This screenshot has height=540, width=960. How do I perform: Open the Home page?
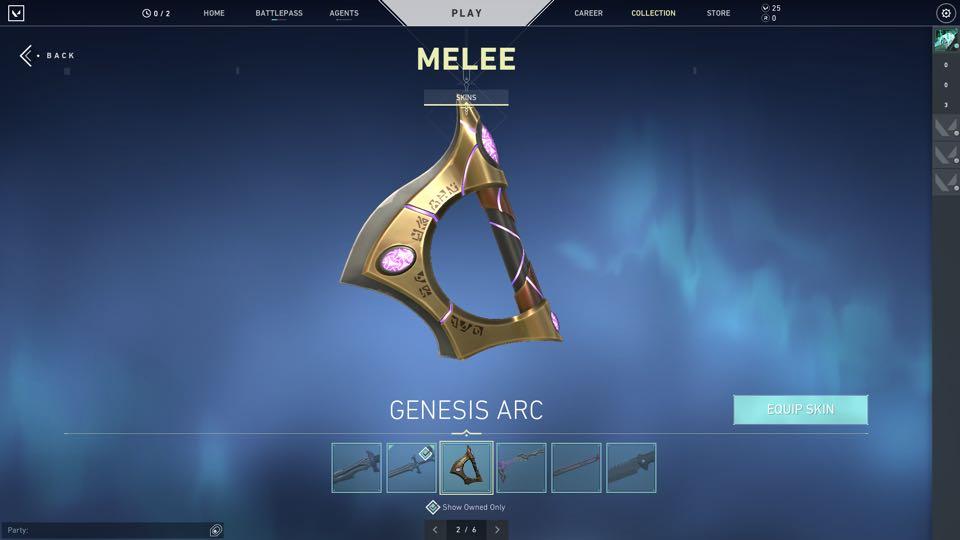tap(214, 13)
